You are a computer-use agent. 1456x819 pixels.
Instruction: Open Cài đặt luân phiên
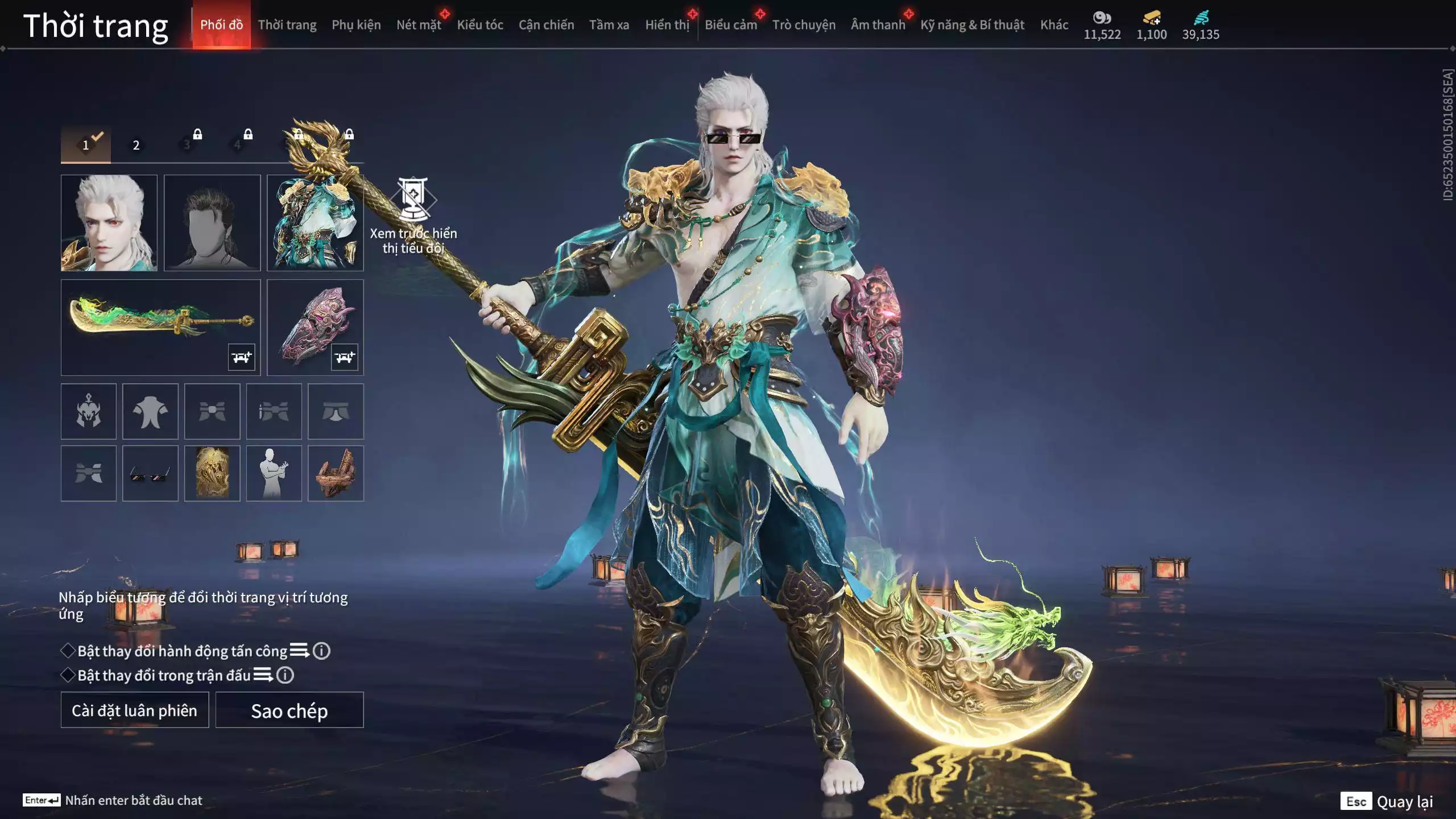[135, 710]
